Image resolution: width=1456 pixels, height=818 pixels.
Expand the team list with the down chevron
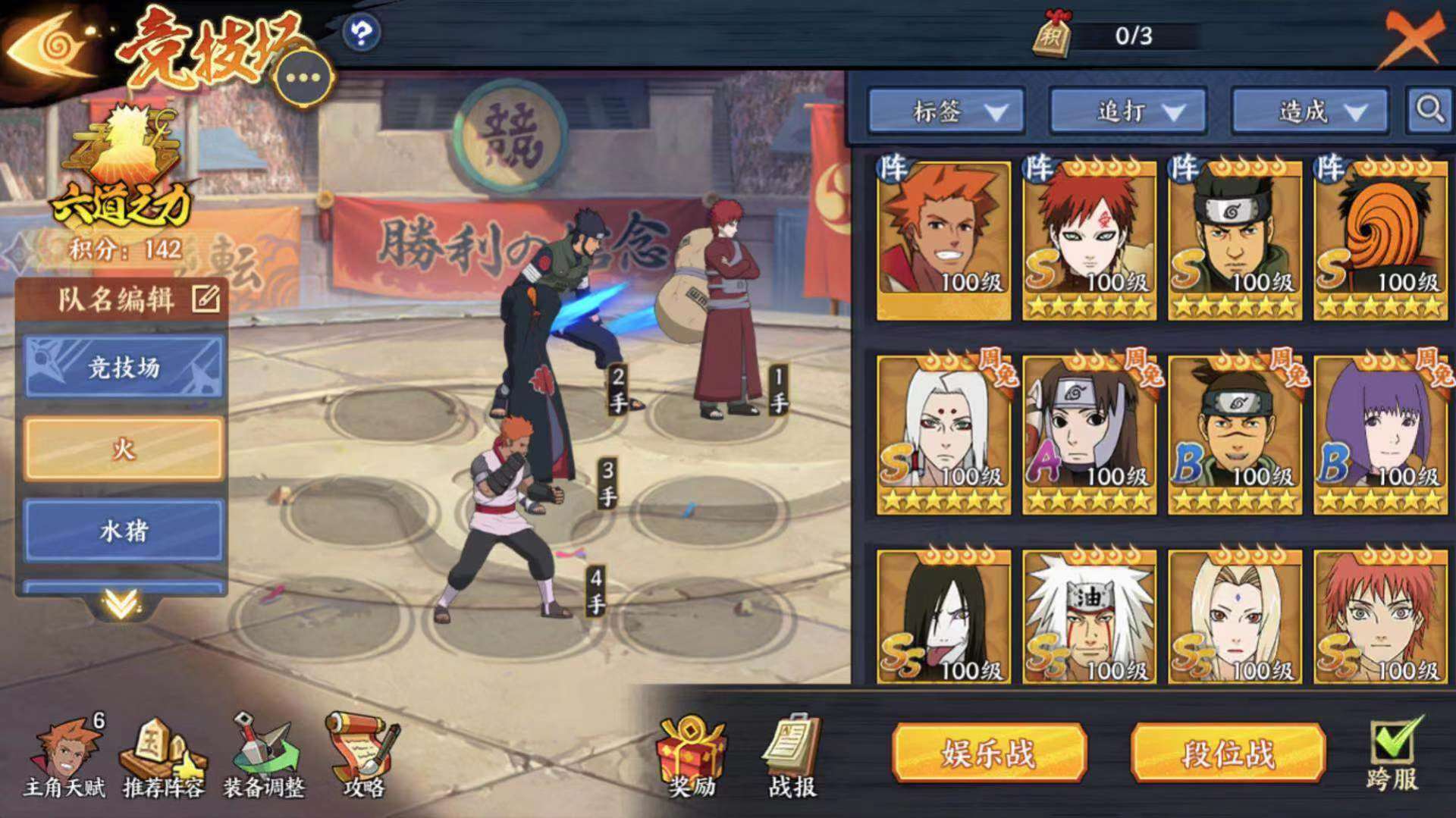coord(121,603)
